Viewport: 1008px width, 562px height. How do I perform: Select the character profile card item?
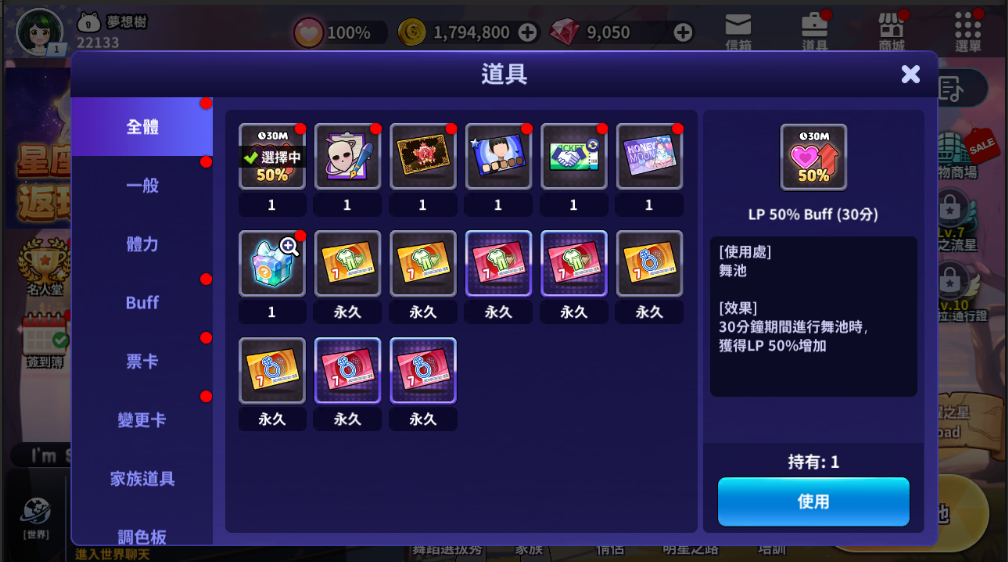(x=498, y=156)
